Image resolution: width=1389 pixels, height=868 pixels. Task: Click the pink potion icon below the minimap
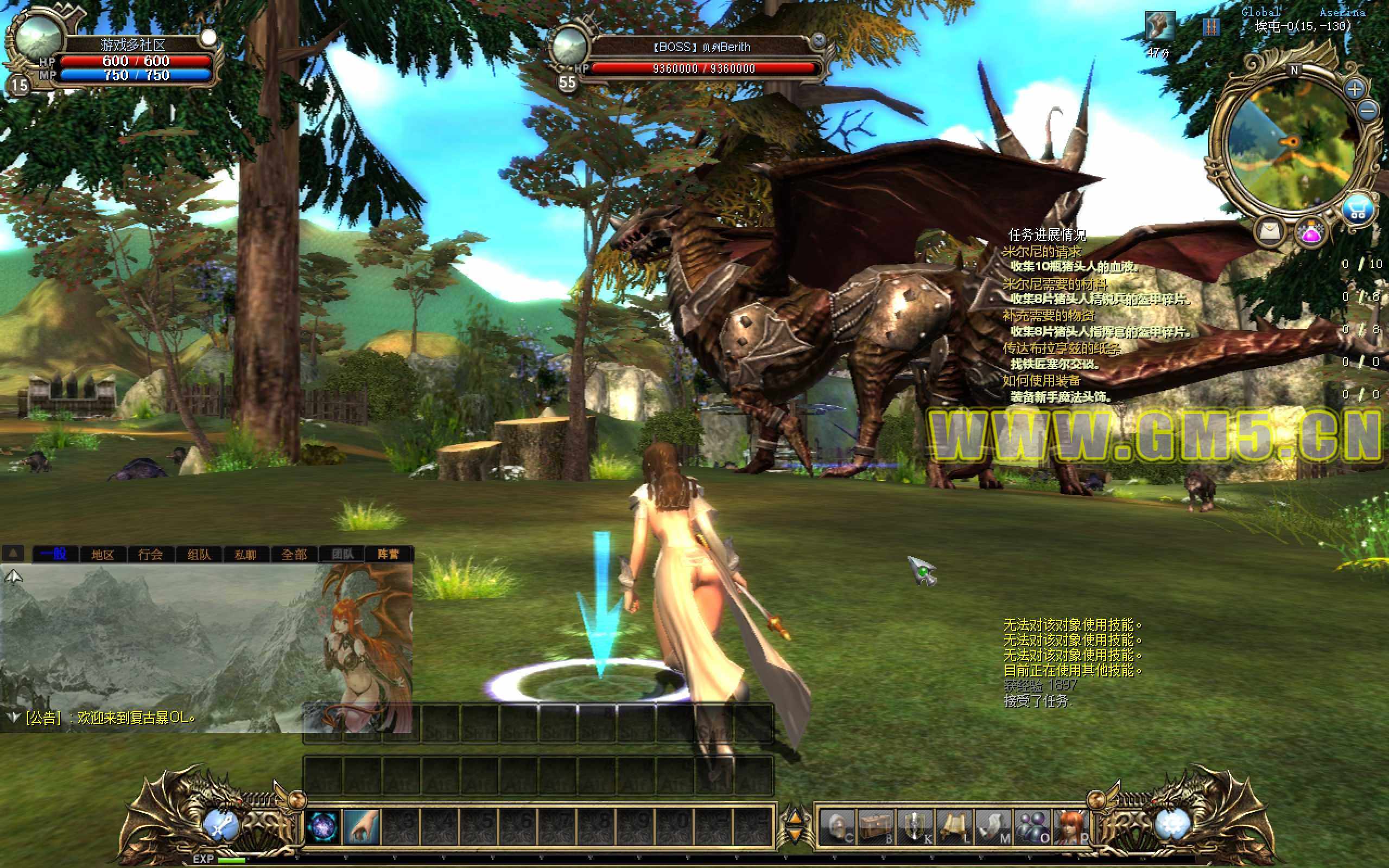point(1311,233)
